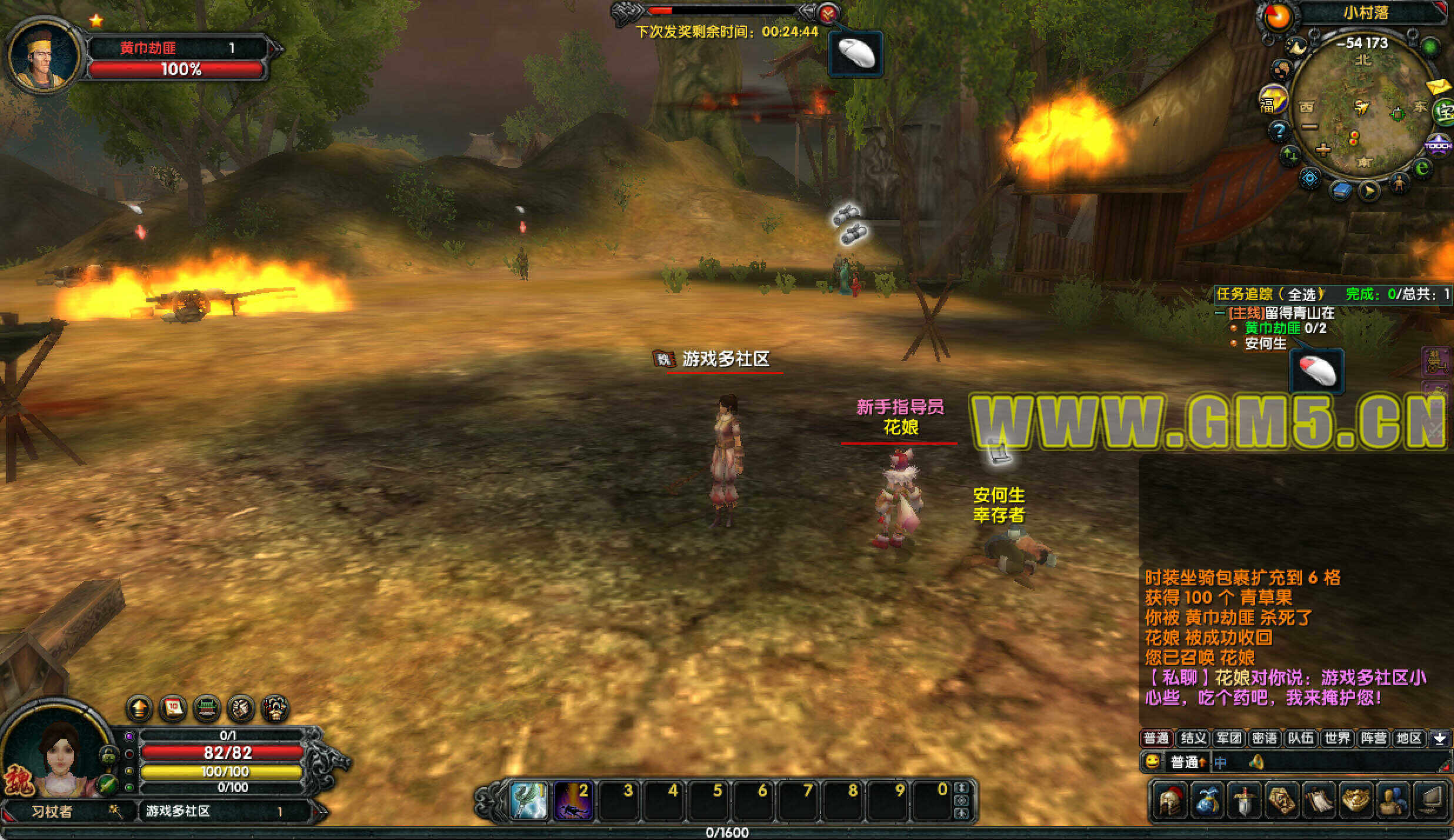The height and width of the screenshot is (840, 1454).
Task: Click the 安何生 objective in quest tracker
Action: pyautogui.click(x=1265, y=344)
